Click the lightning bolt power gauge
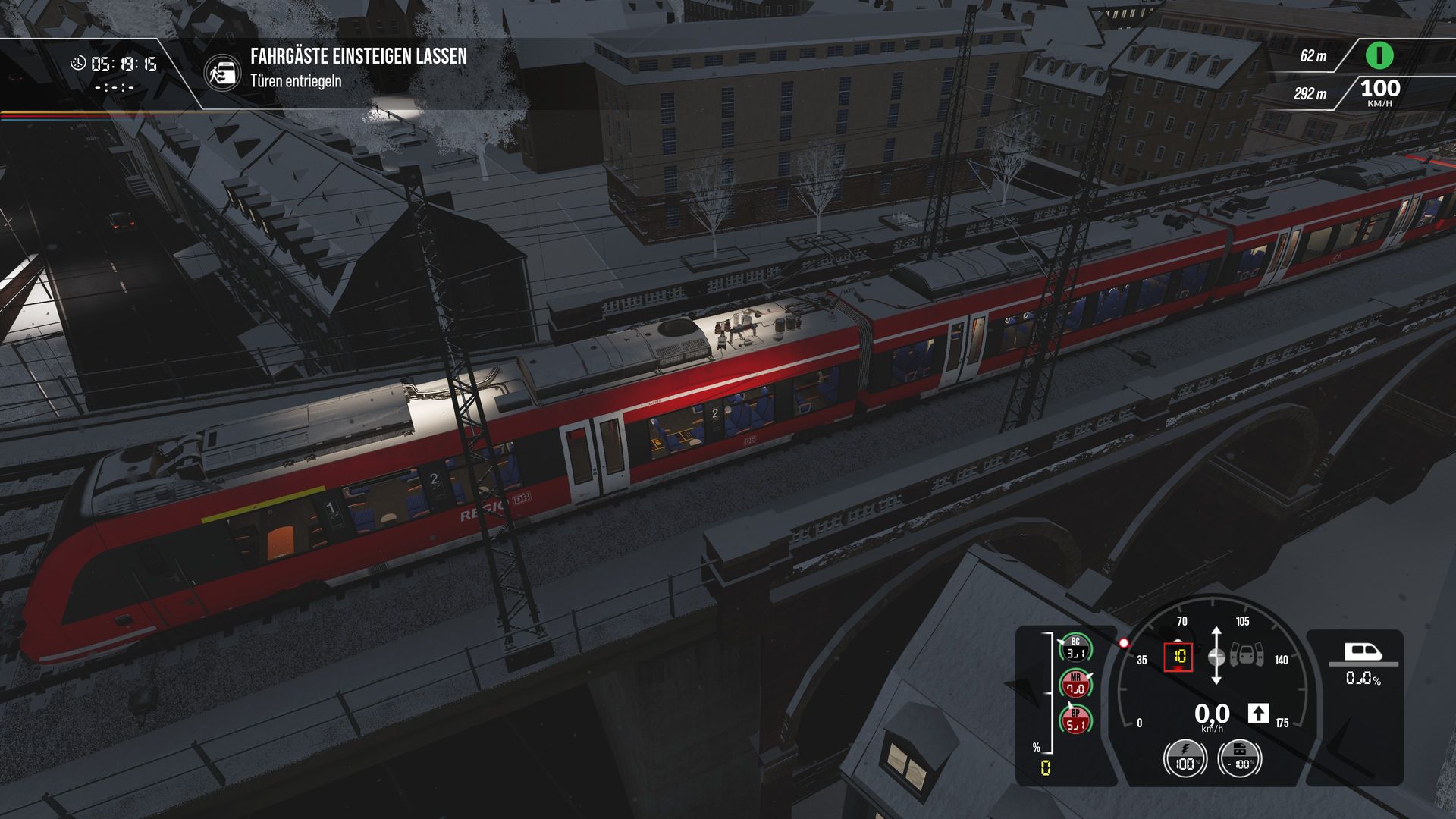The width and height of the screenshot is (1456, 819). click(x=1185, y=758)
